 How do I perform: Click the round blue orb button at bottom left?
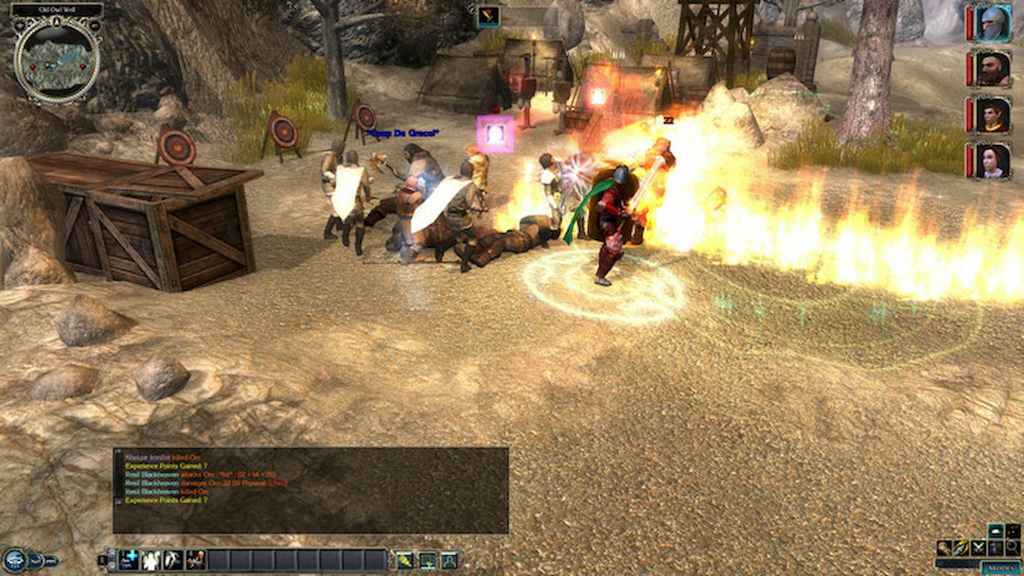(x=13, y=560)
